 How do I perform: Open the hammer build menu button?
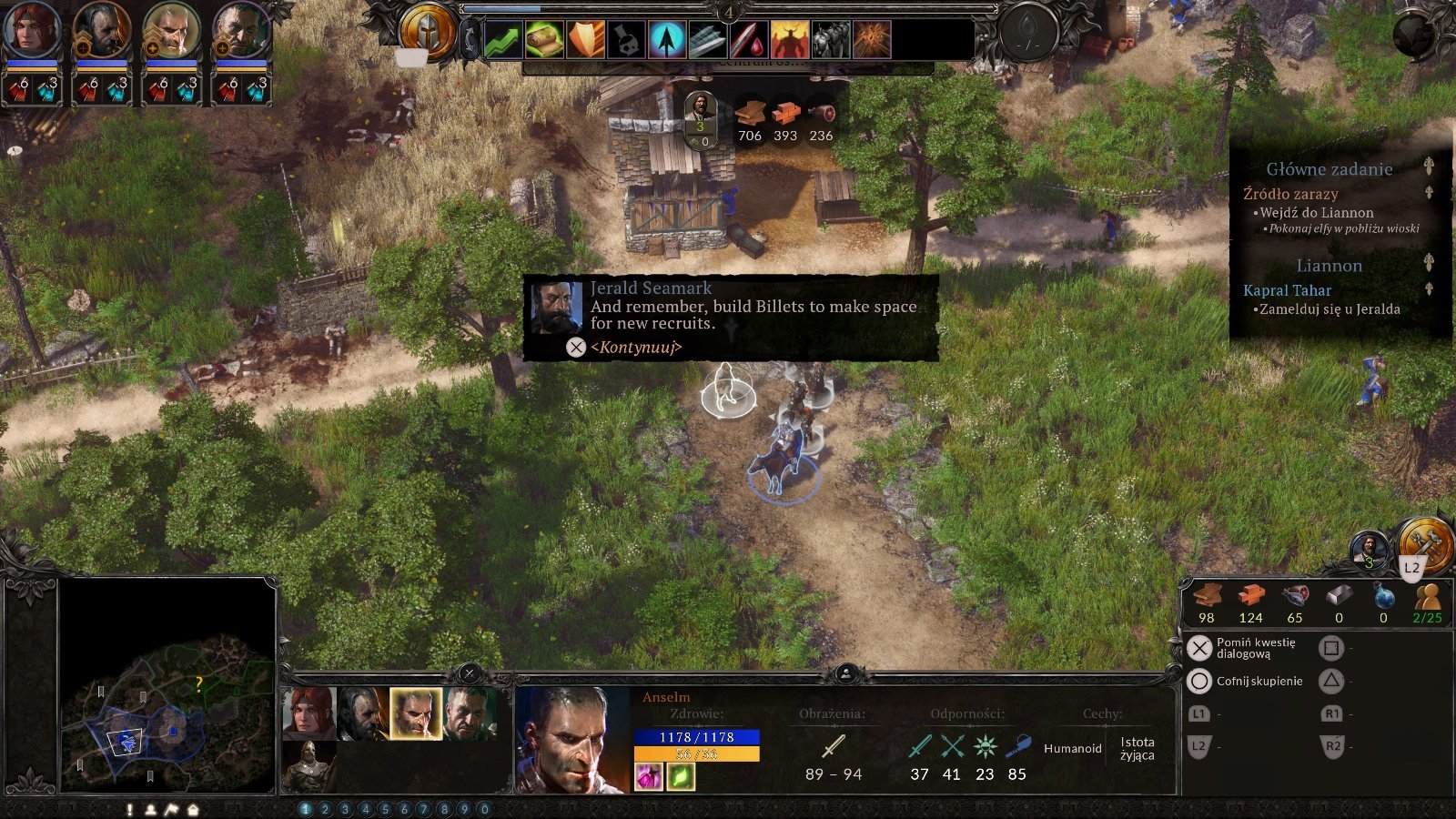1424,541
